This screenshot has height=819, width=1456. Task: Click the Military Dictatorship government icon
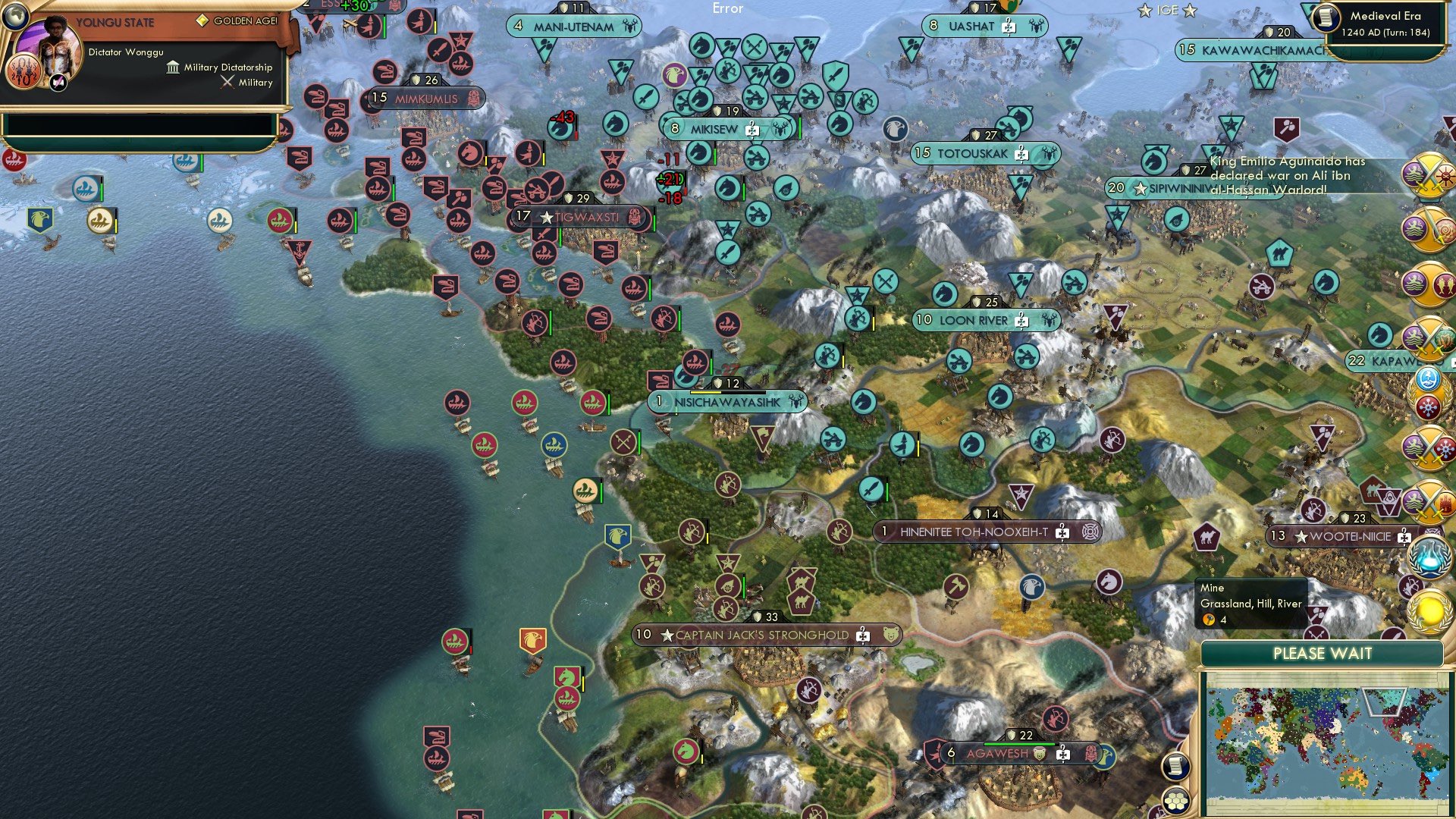point(174,67)
